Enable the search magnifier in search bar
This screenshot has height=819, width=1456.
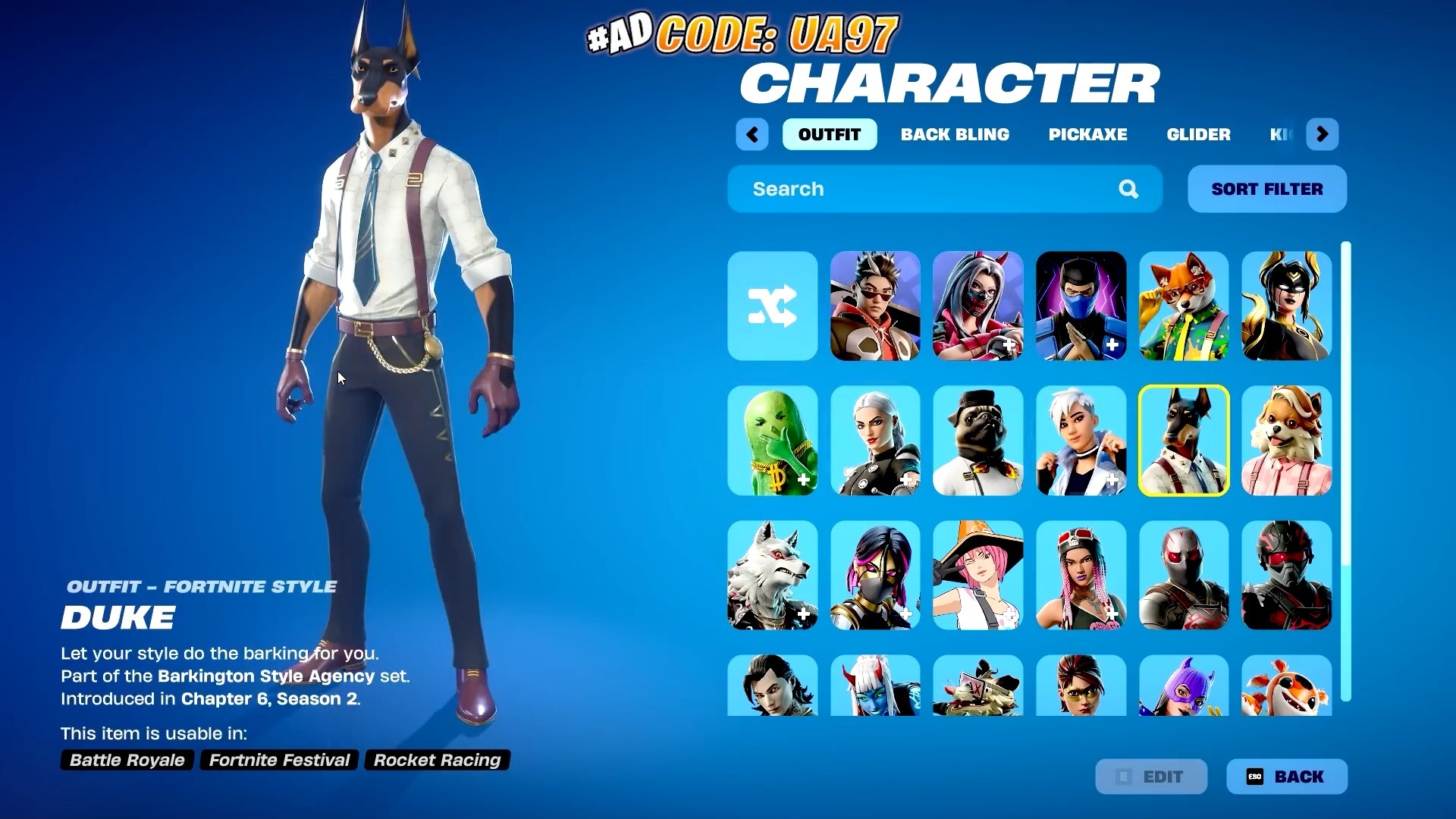(x=1129, y=189)
